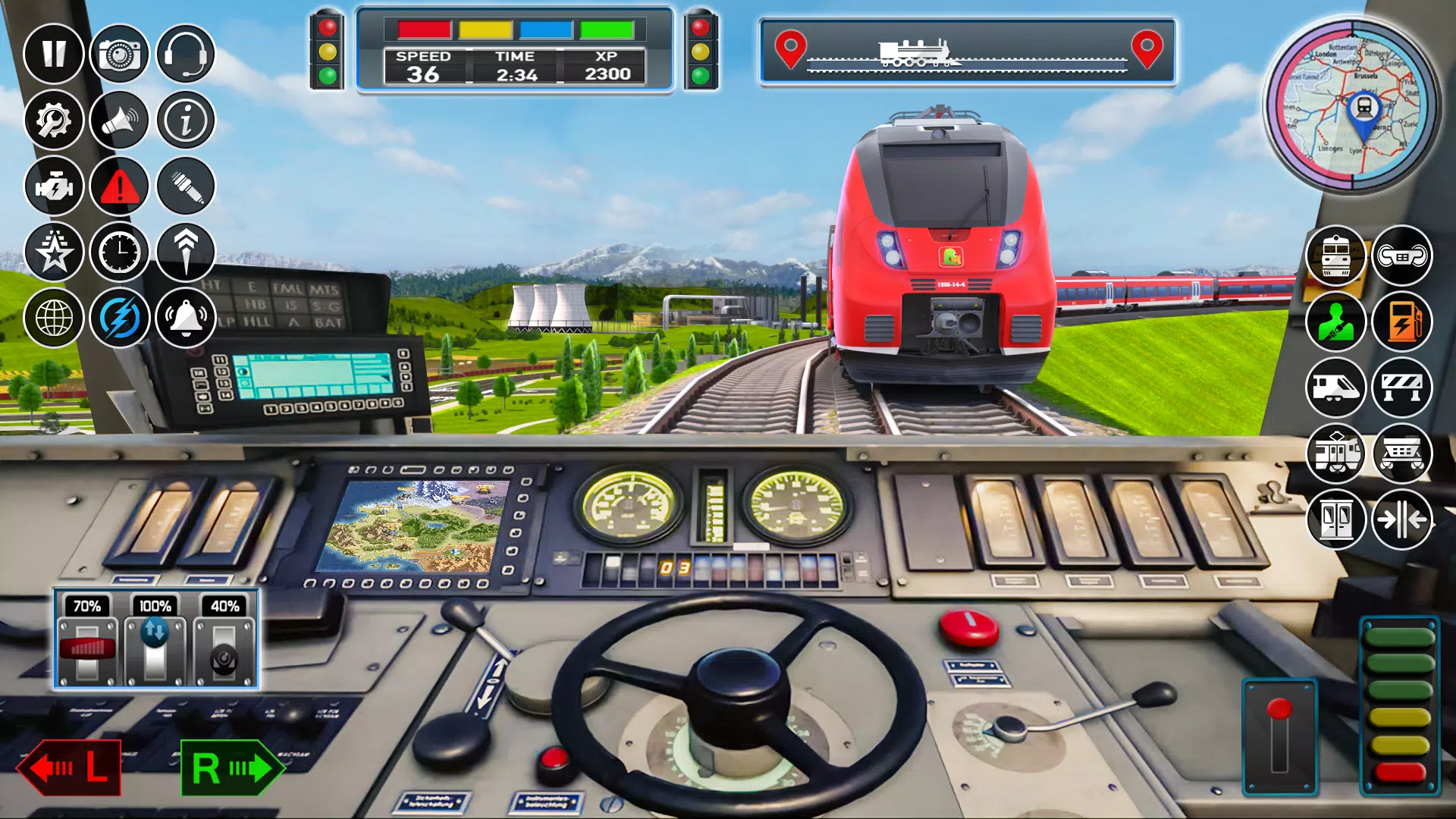Open the achievements star icon
Viewport: 1456px width, 819px height.
[x=52, y=252]
